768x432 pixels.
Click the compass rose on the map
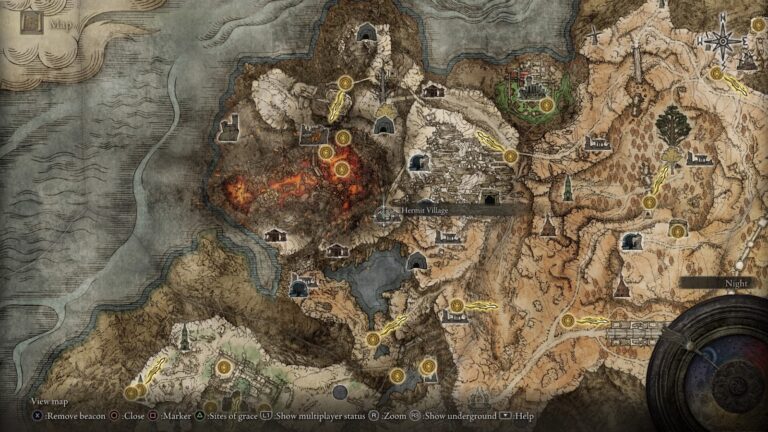(719, 41)
